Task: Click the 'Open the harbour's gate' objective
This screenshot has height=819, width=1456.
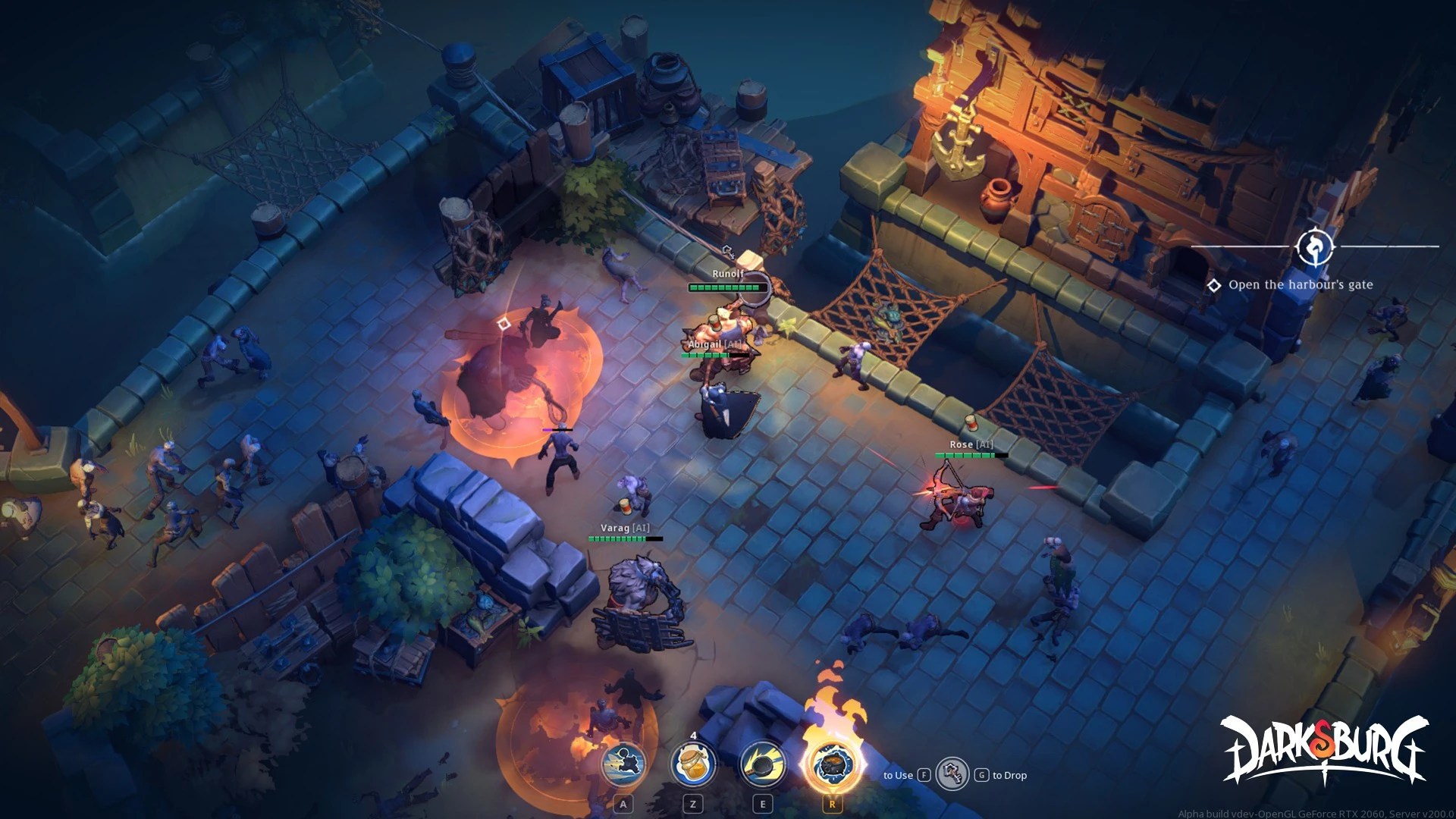Action: click(1300, 285)
